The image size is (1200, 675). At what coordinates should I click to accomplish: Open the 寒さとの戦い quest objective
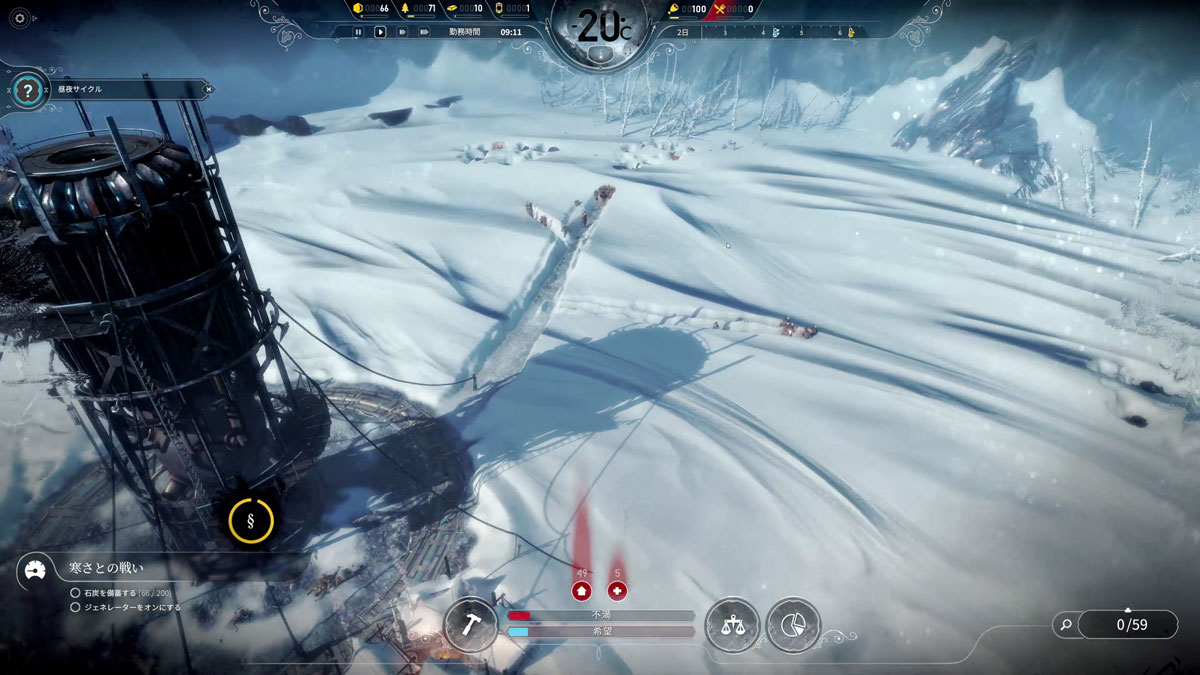coord(105,568)
